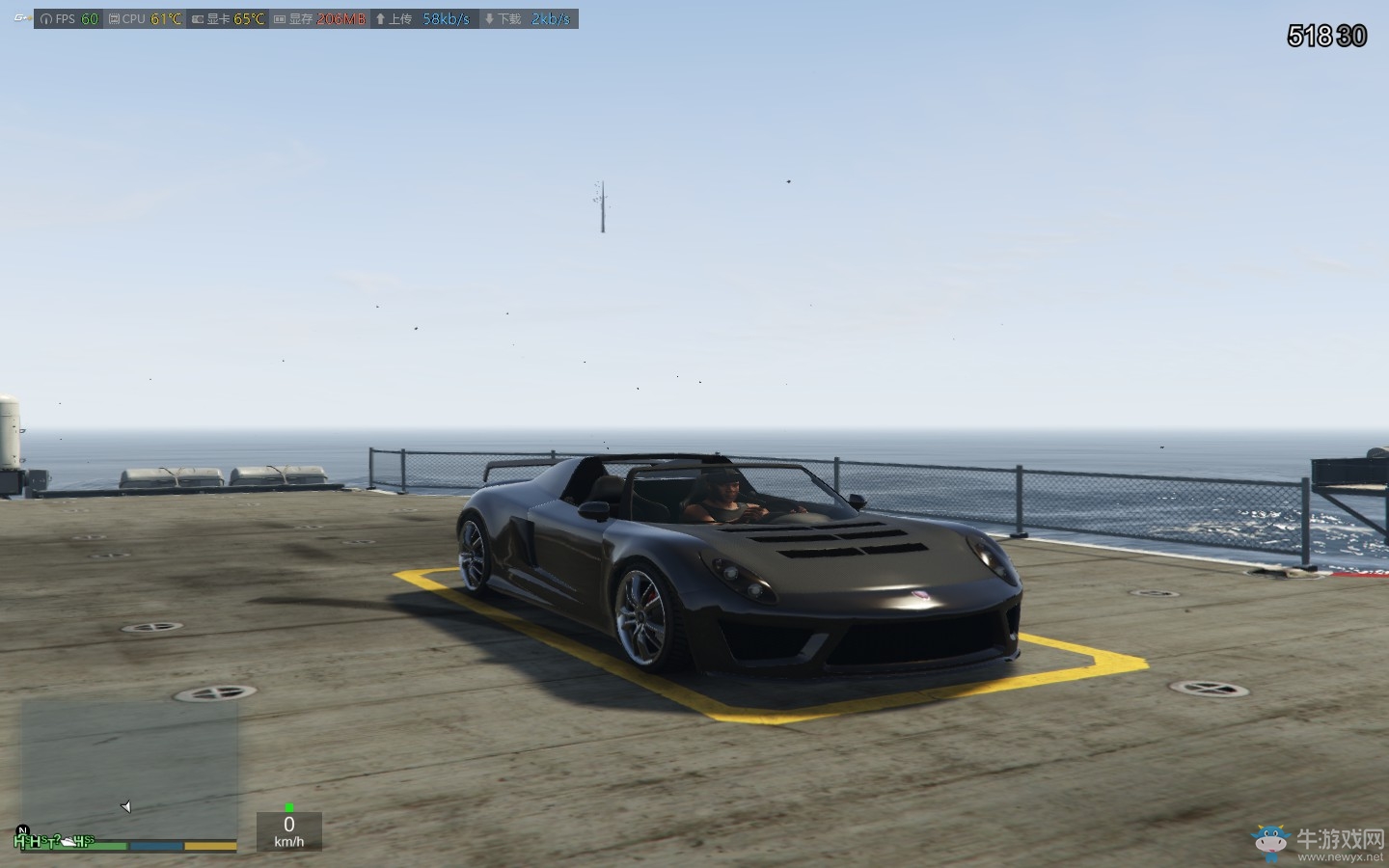Click the VRAM (显存) memory icon

coord(280,18)
